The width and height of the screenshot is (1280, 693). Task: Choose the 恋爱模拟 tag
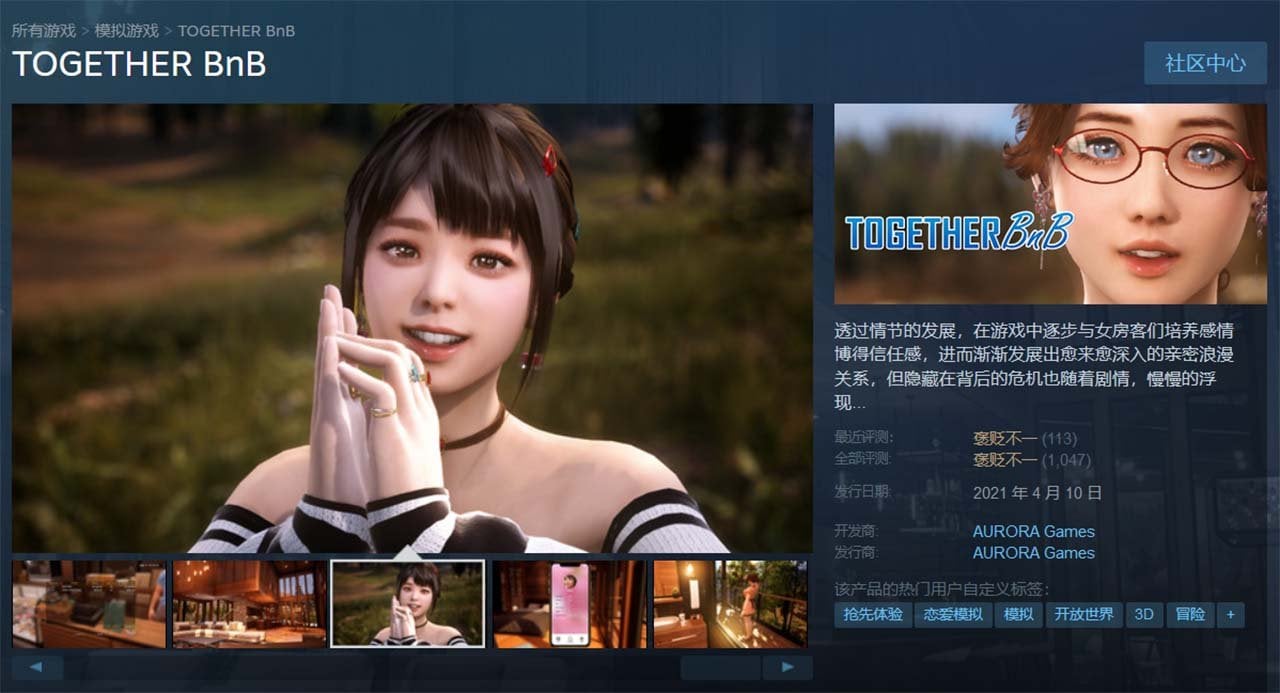(x=953, y=614)
